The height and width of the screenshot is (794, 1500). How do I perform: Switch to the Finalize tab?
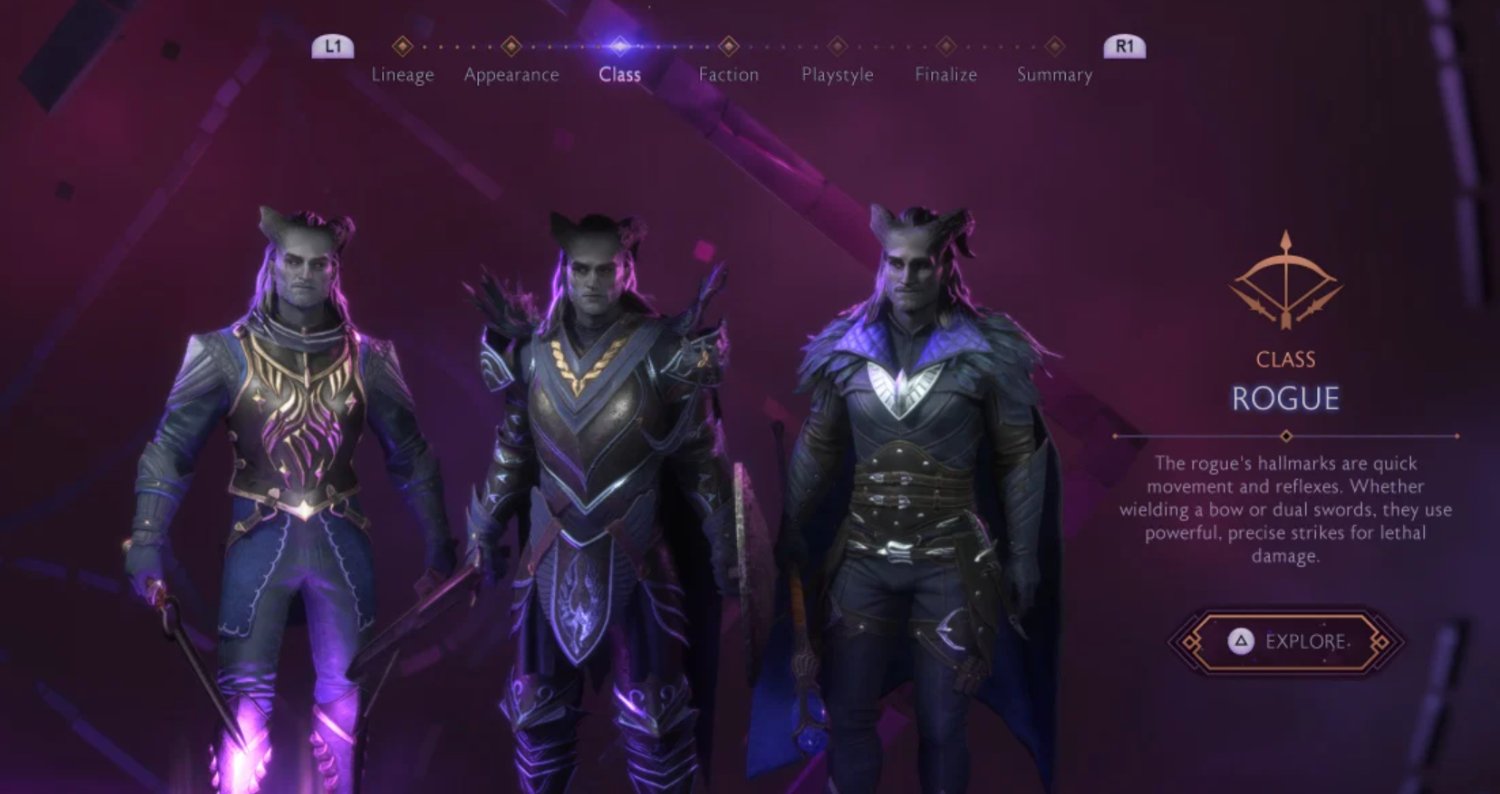click(x=945, y=73)
